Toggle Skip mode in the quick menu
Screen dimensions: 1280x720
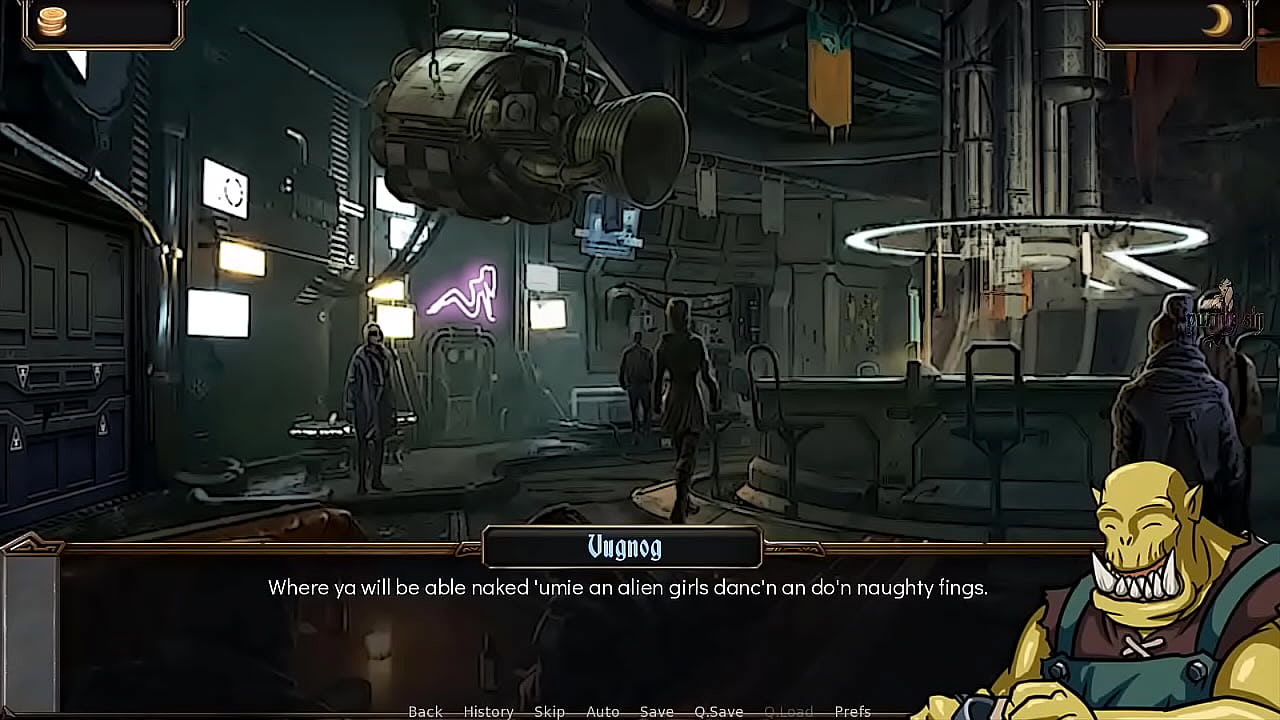click(549, 711)
